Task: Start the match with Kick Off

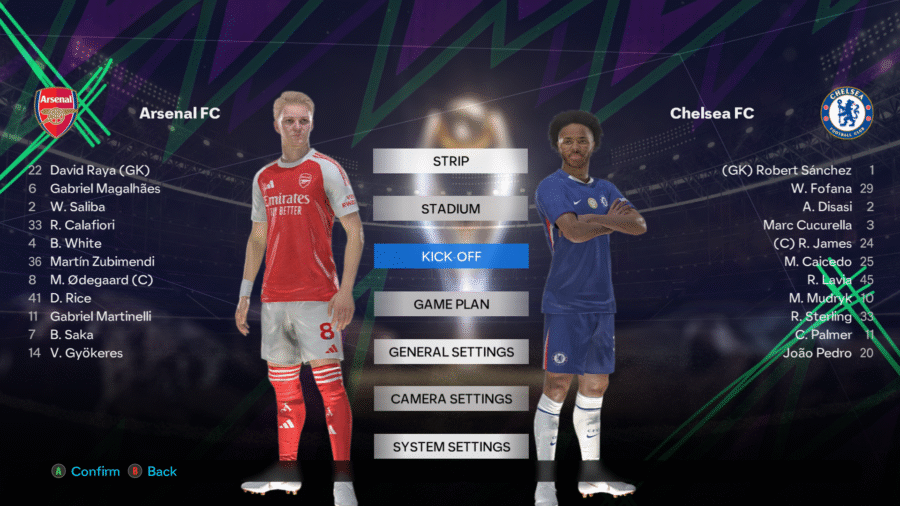Action: [450, 256]
